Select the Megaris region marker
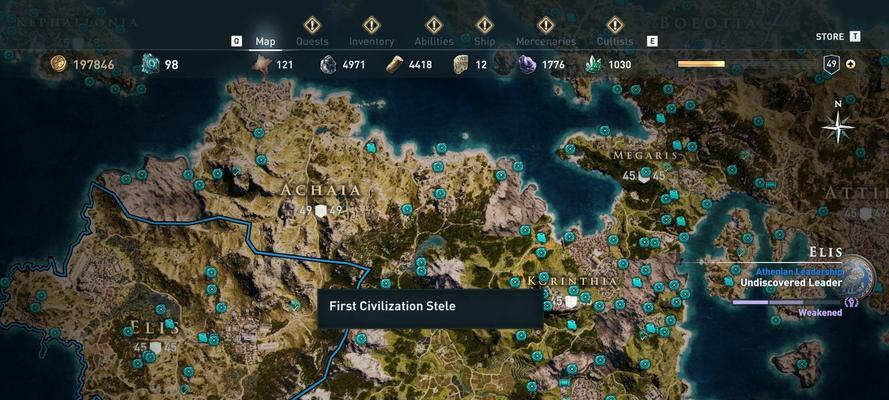The height and width of the screenshot is (400, 889). (644, 175)
